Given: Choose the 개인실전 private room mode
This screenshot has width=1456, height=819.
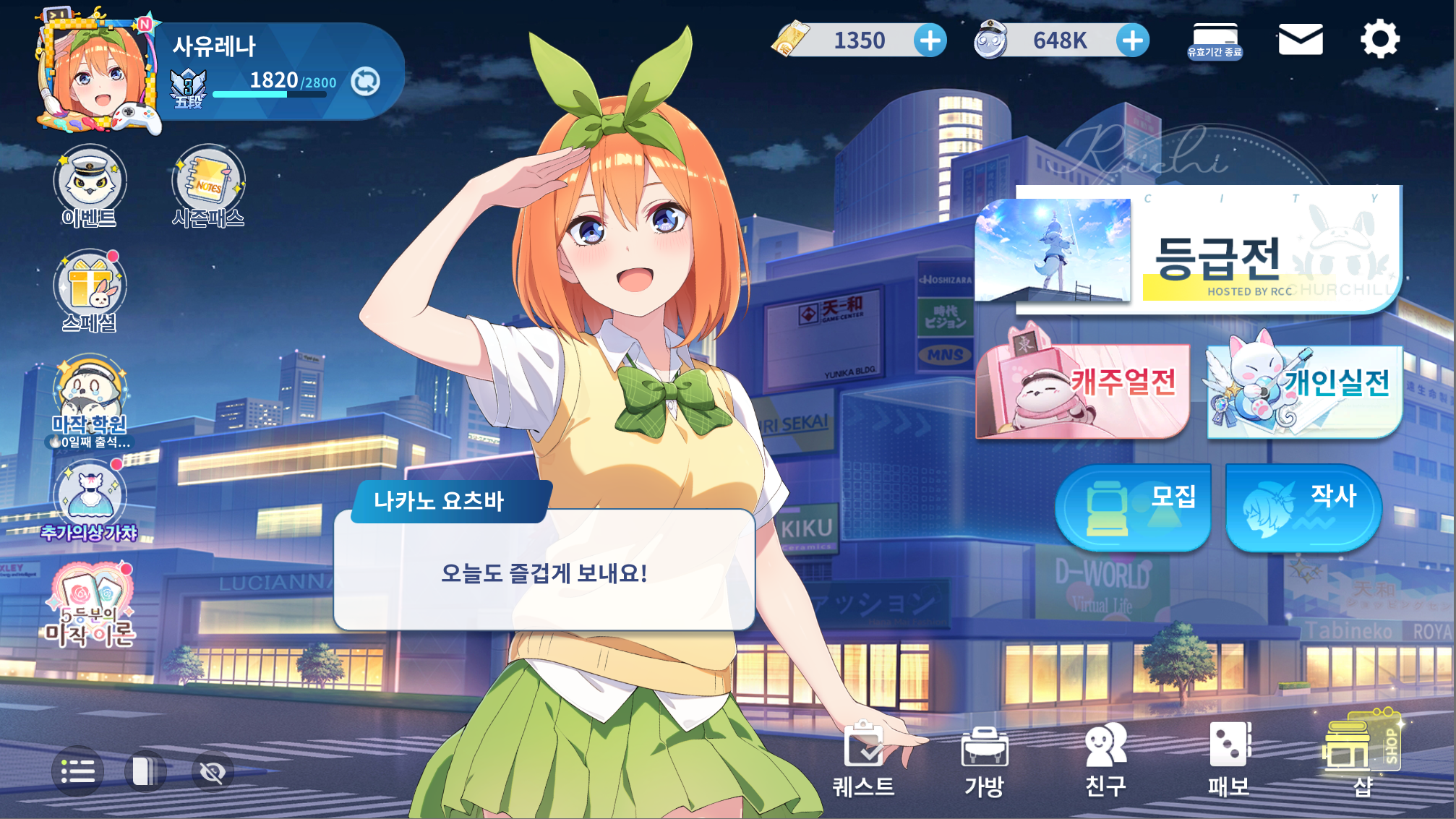Looking at the screenshot, I should tap(1305, 389).
